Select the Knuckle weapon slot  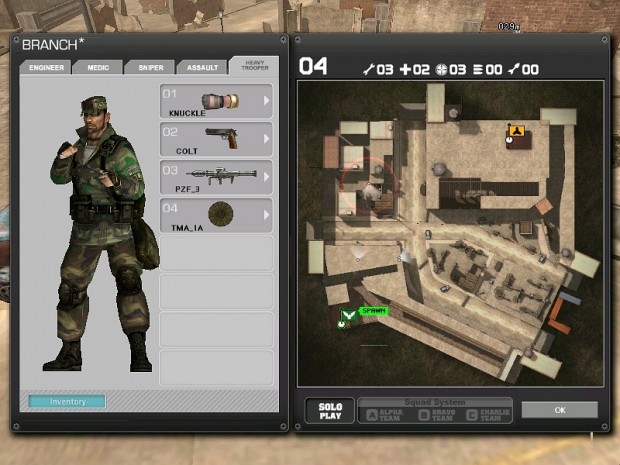coord(215,102)
